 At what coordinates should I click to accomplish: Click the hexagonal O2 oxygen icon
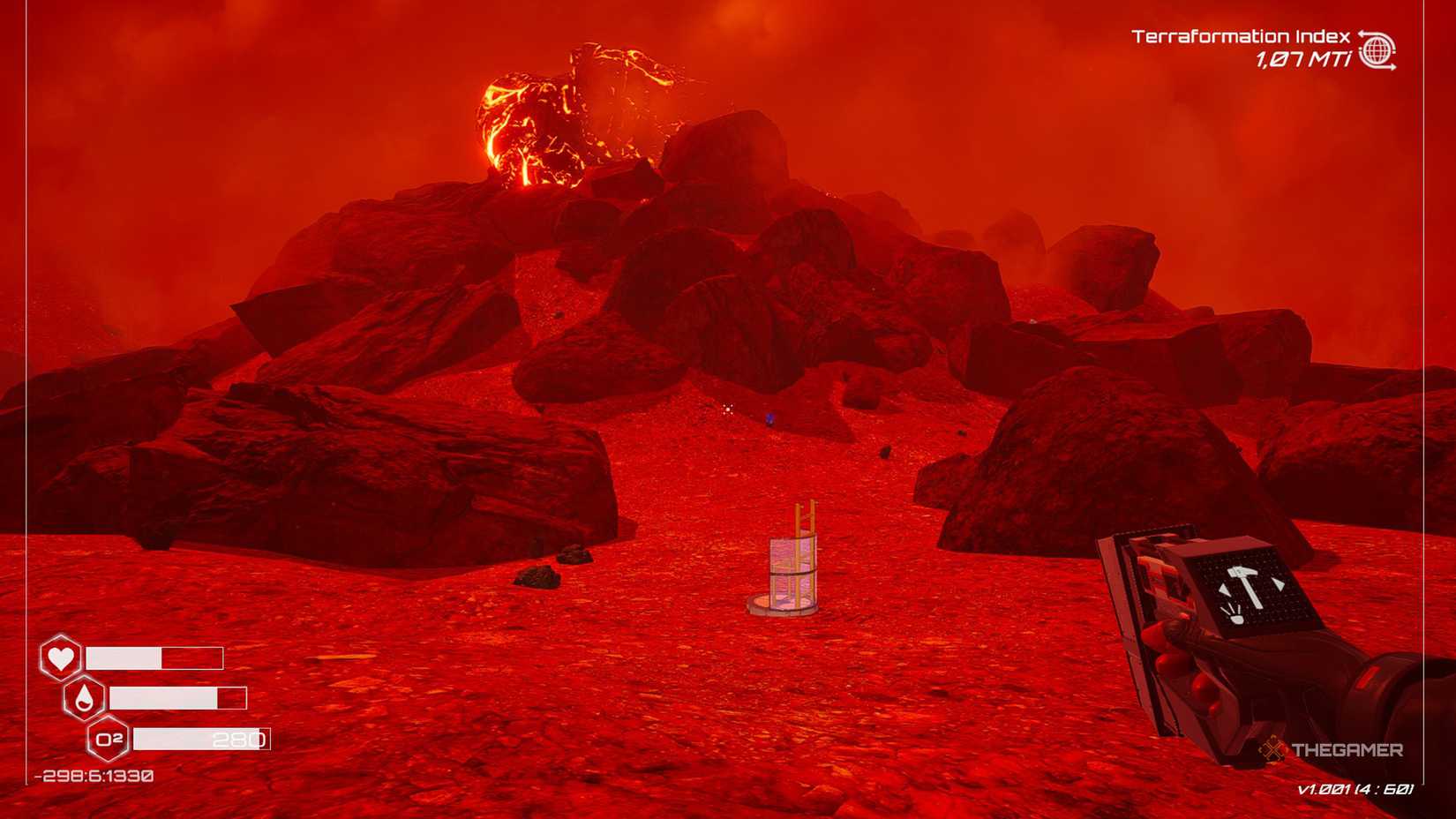tap(109, 740)
